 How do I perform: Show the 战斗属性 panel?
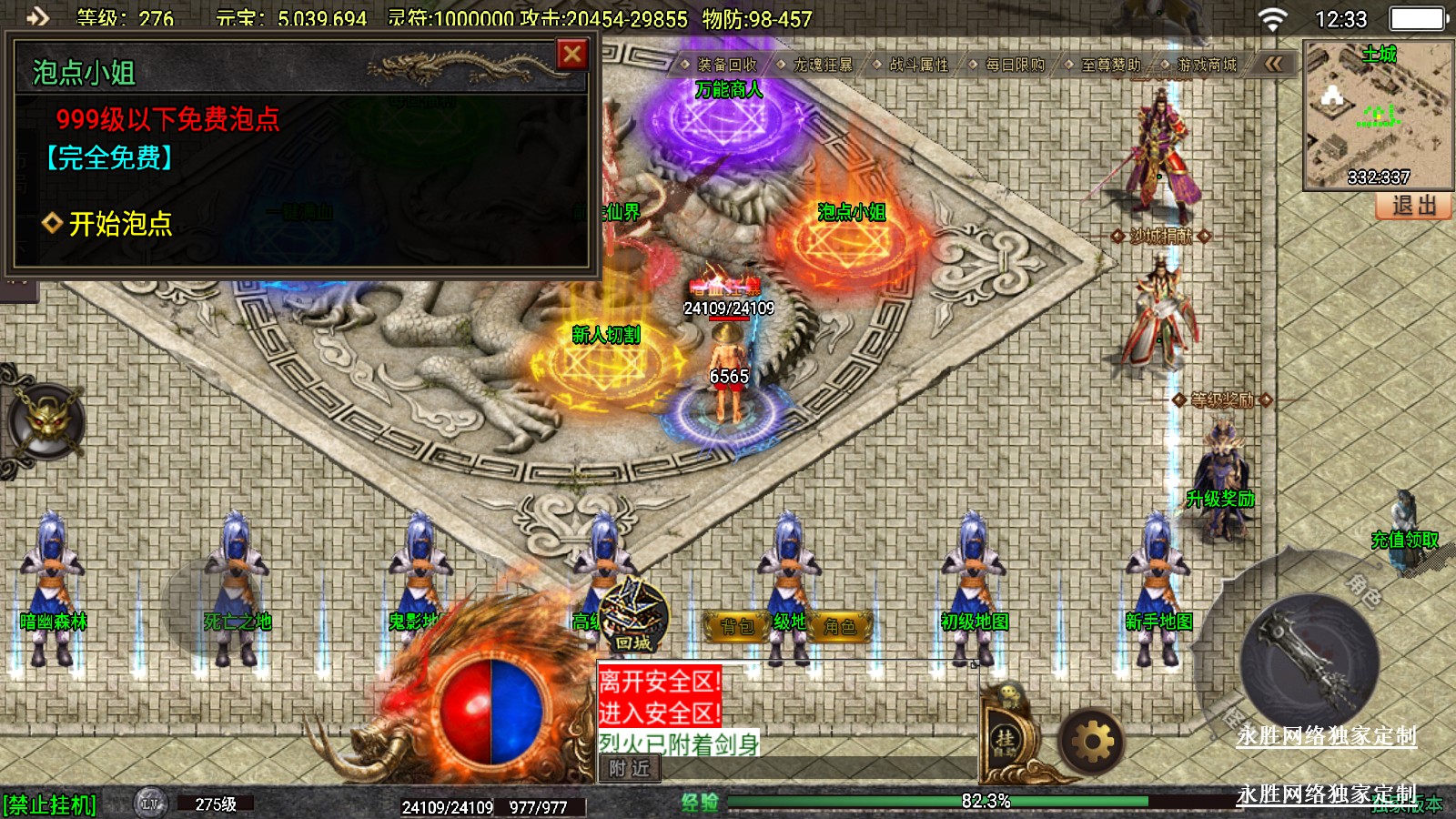(x=918, y=65)
